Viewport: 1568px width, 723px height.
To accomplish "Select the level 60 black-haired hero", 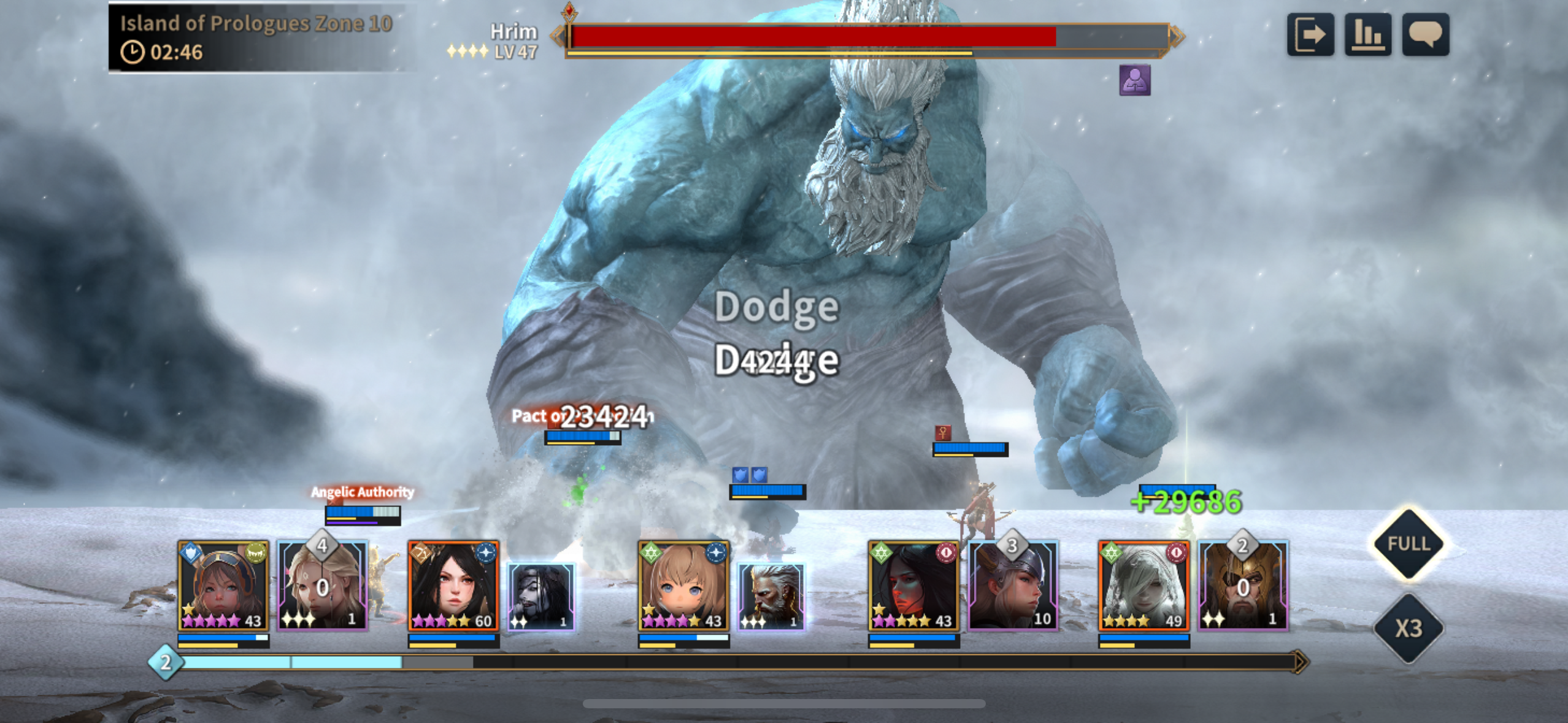I will click(x=453, y=586).
